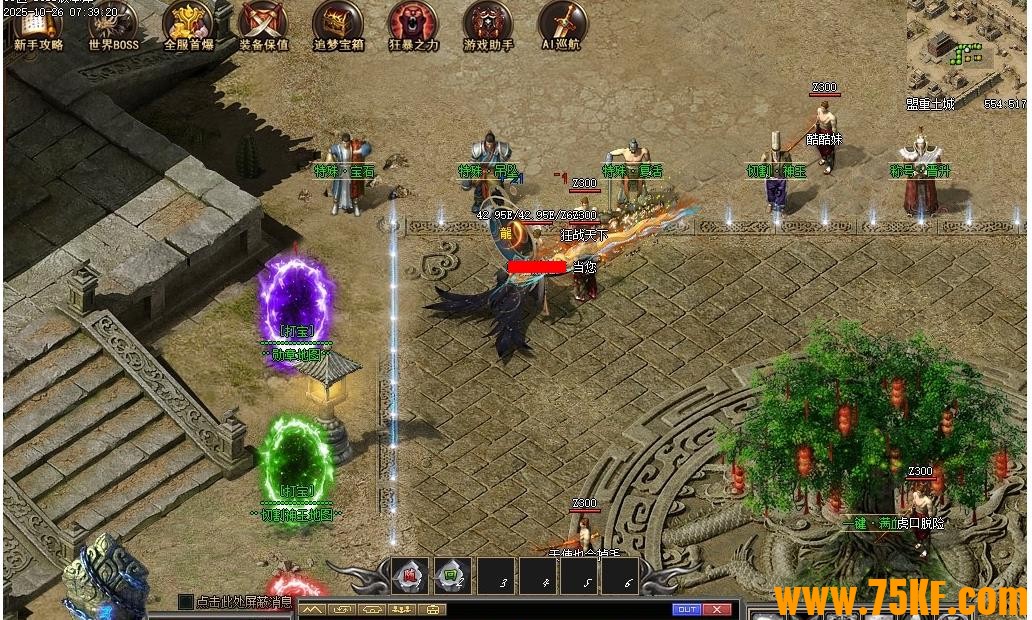Open the 游戏助手 game assistant

(488, 23)
